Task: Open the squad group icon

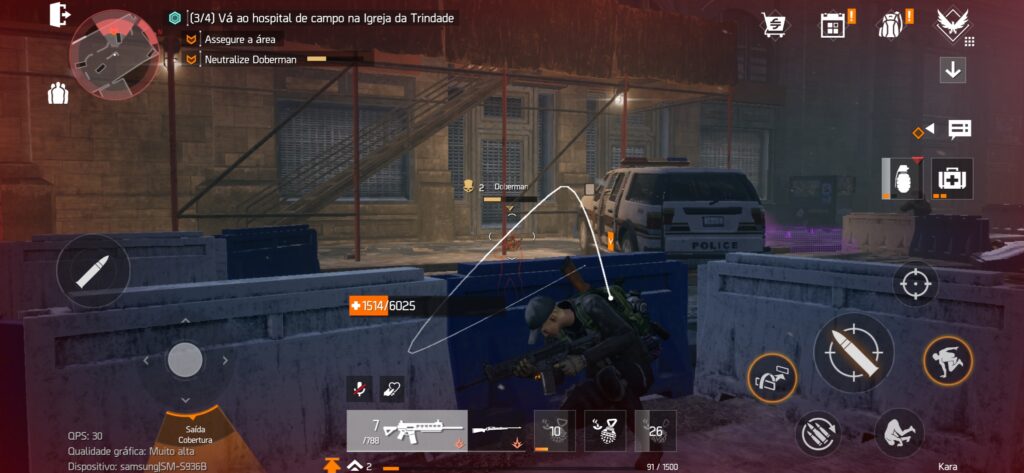Action: (x=58, y=94)
